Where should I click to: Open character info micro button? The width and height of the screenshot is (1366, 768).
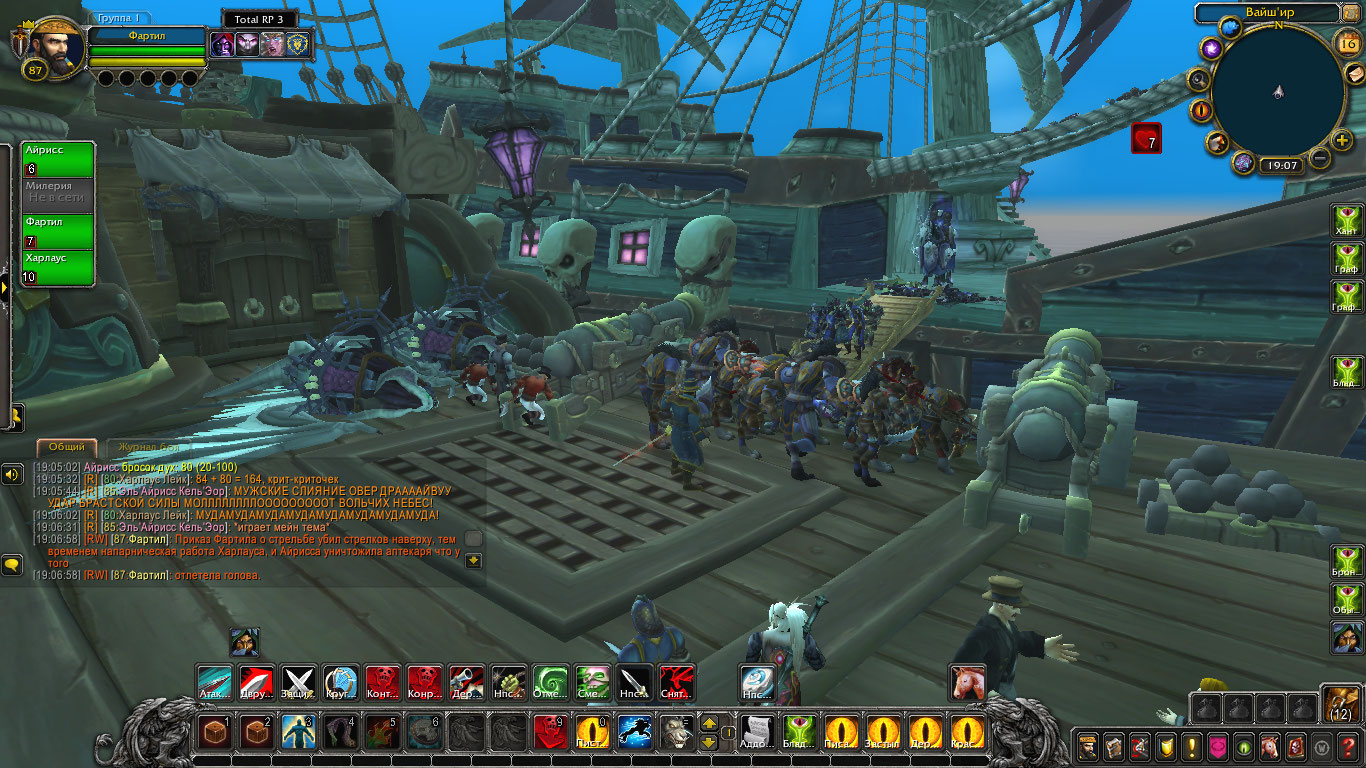pos(1087,746)
